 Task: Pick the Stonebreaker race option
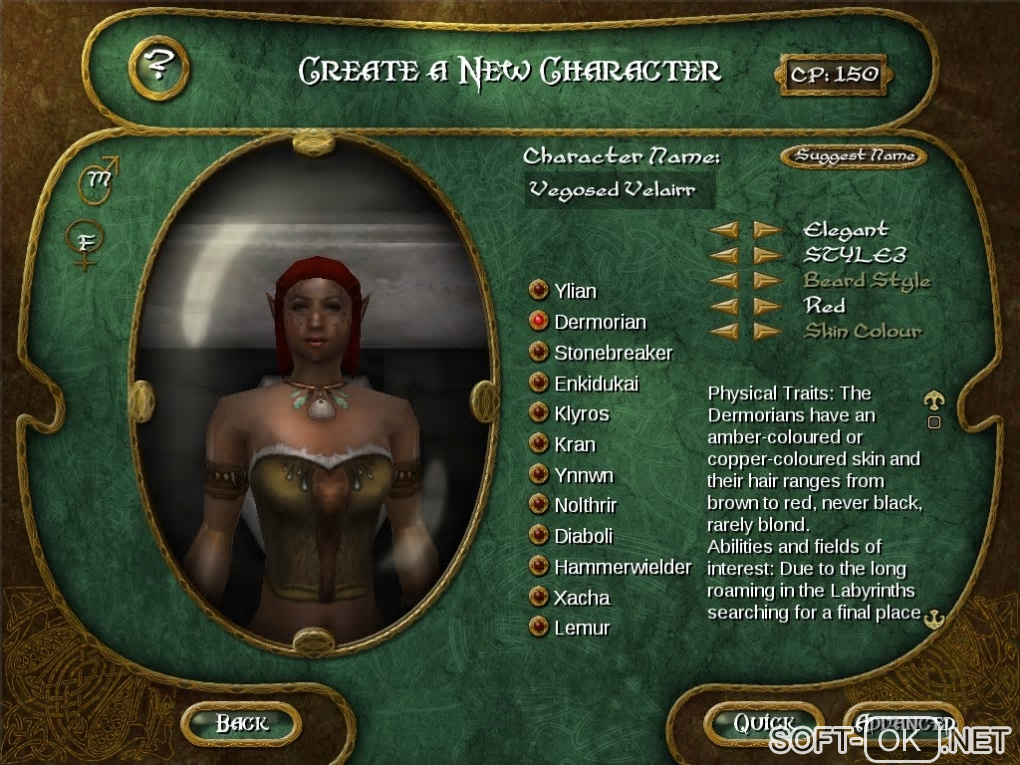(x=539, y=353)
